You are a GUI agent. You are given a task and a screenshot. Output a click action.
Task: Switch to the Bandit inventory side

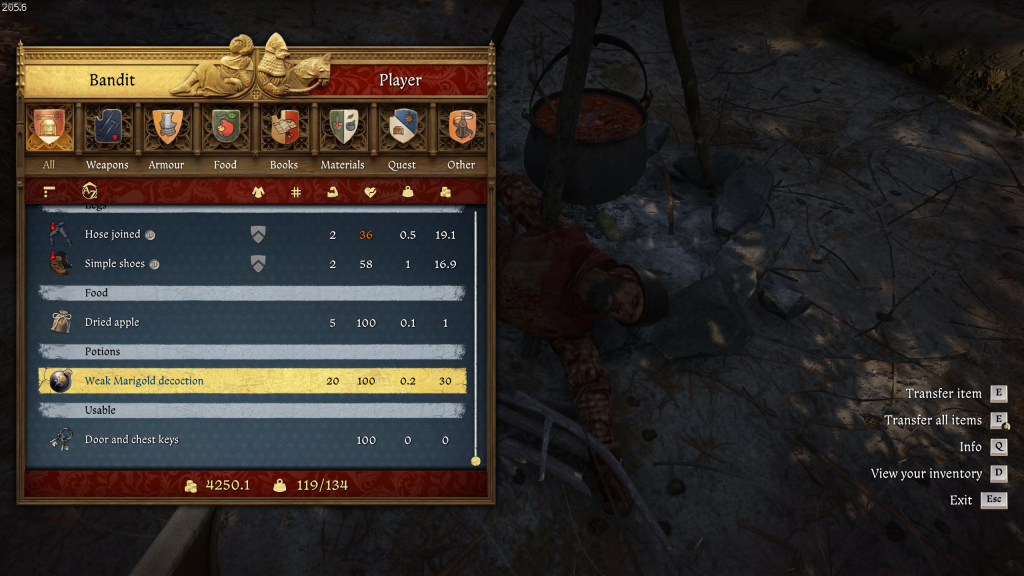112,80
